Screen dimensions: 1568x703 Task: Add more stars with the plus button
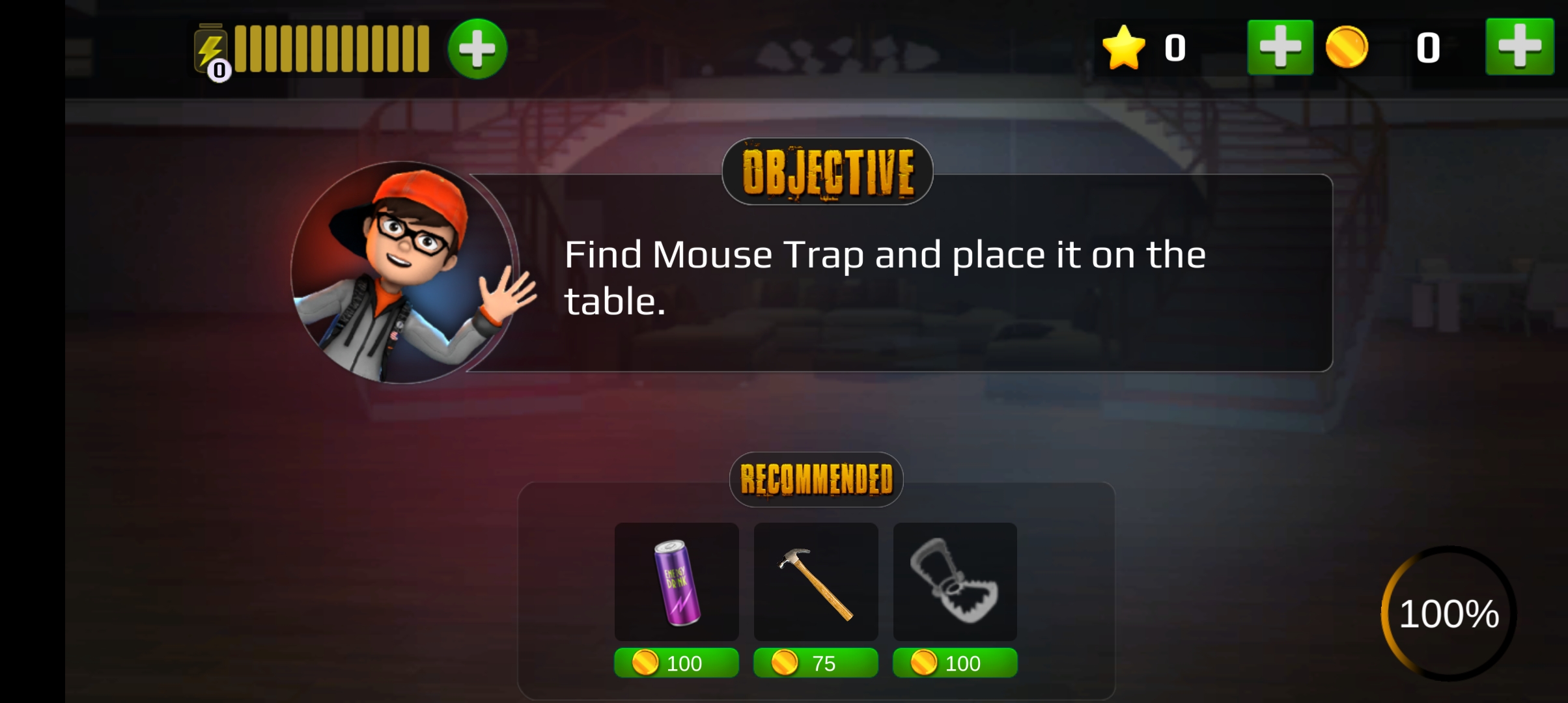[1280, 48]
